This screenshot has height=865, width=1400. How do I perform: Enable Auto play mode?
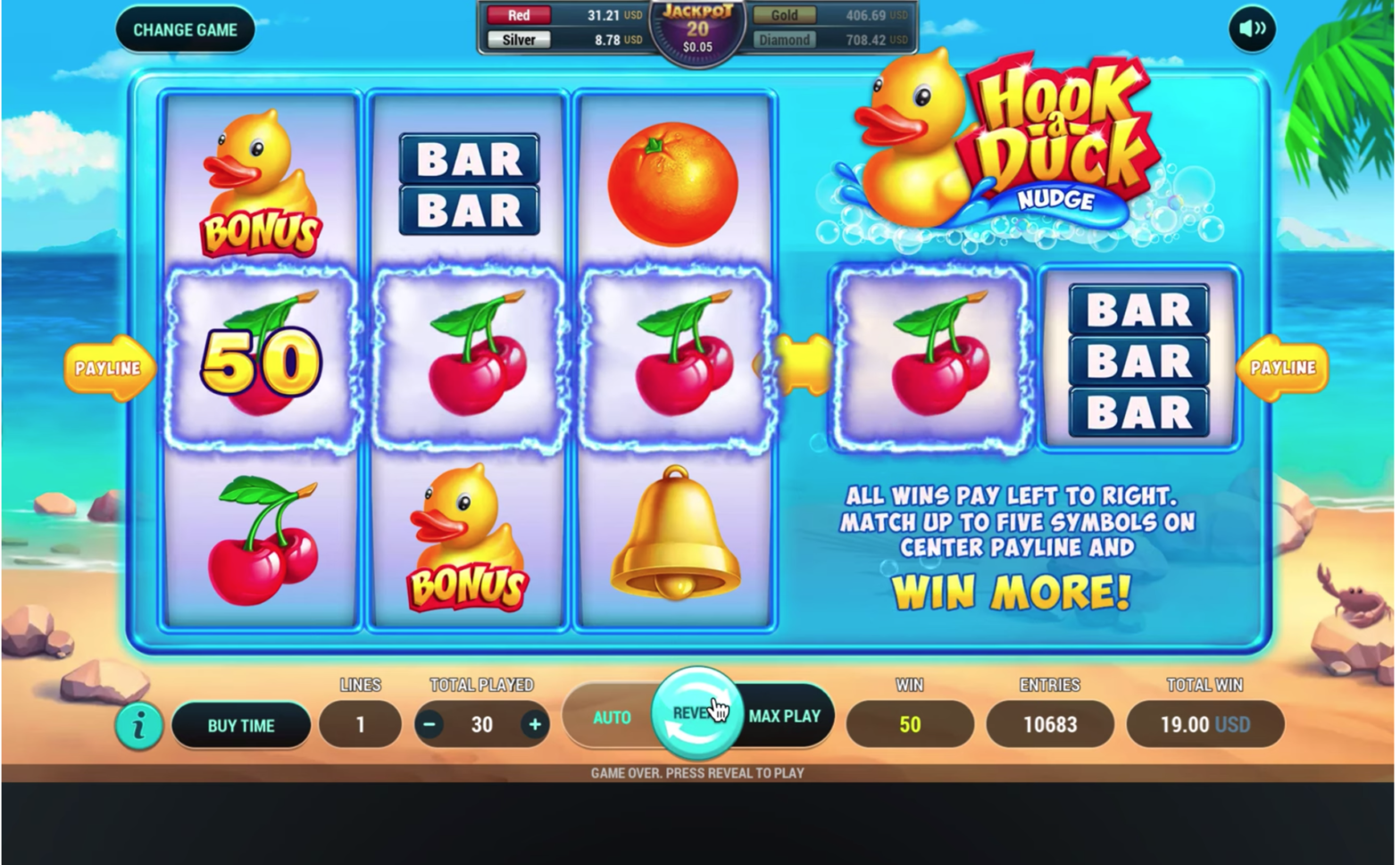coord(611,716)
